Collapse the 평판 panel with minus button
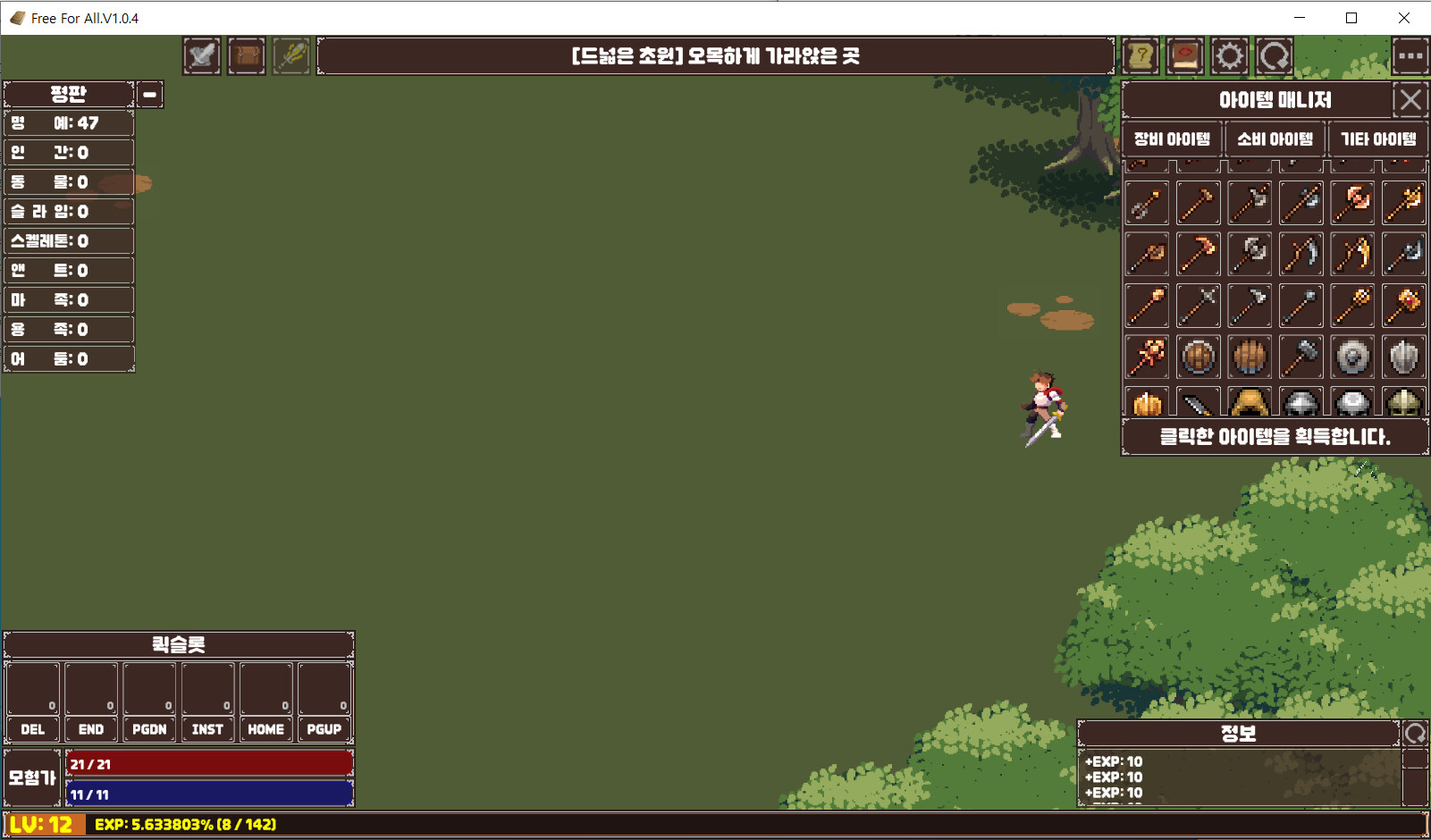Image resolution: width=1431 pixels, height=840 pixels. (149, 94)
